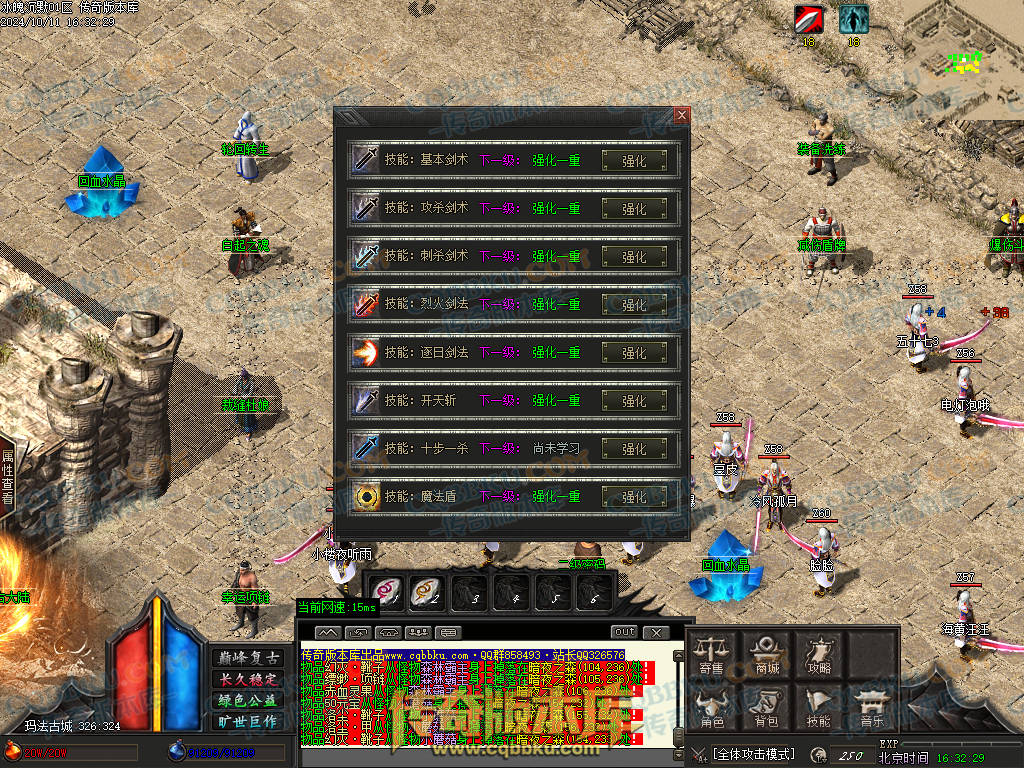Click 强化 for the 十步一杀 skill

pyautogui.click(x=634, y=448)
